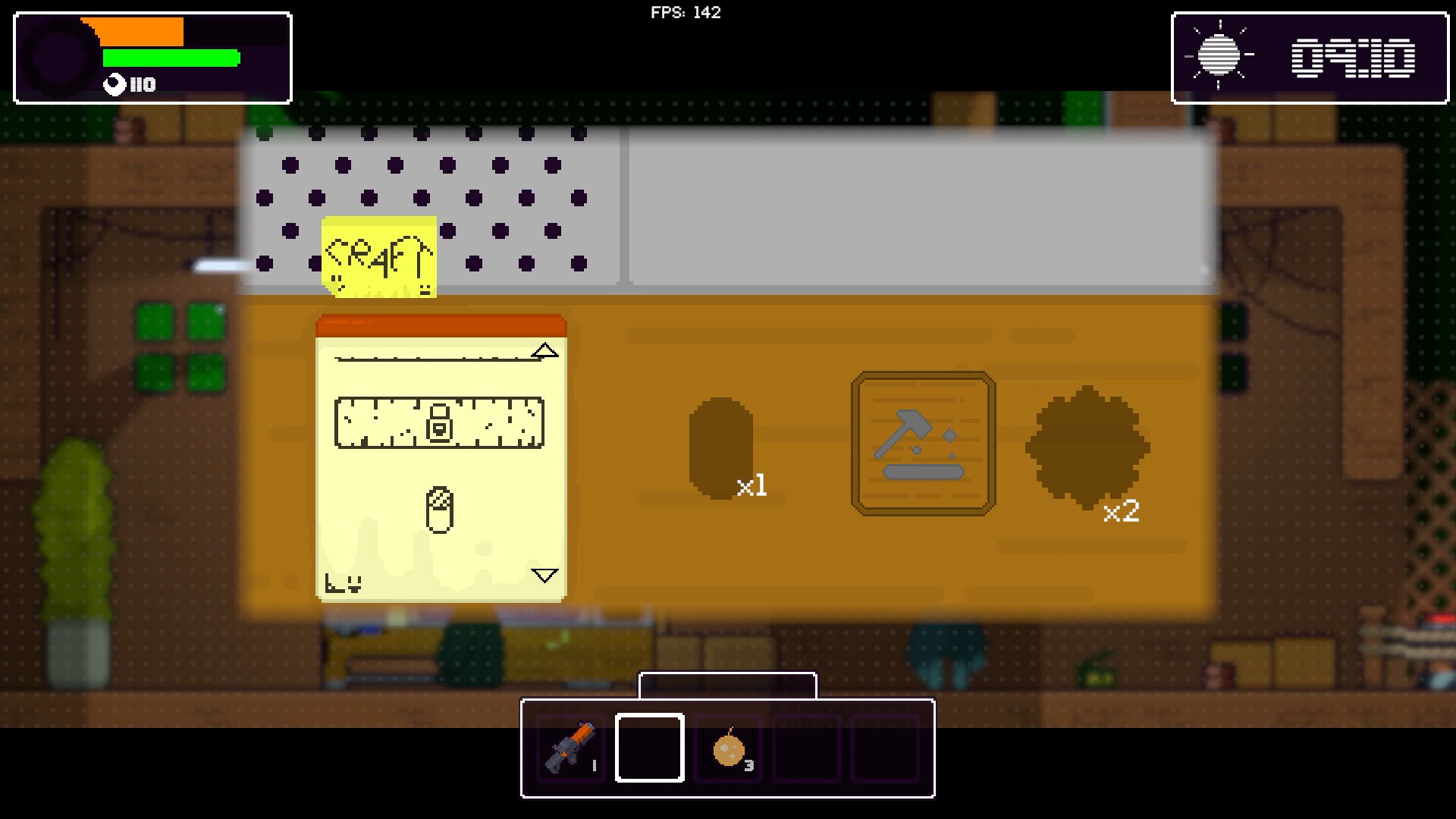Expand recipes upward with the up arrow

click(x=545, y=350)
